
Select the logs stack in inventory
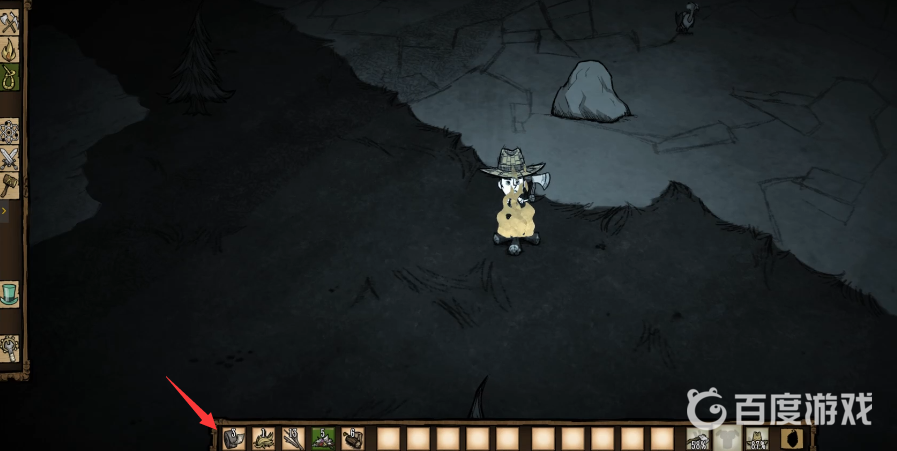[352, 438]
